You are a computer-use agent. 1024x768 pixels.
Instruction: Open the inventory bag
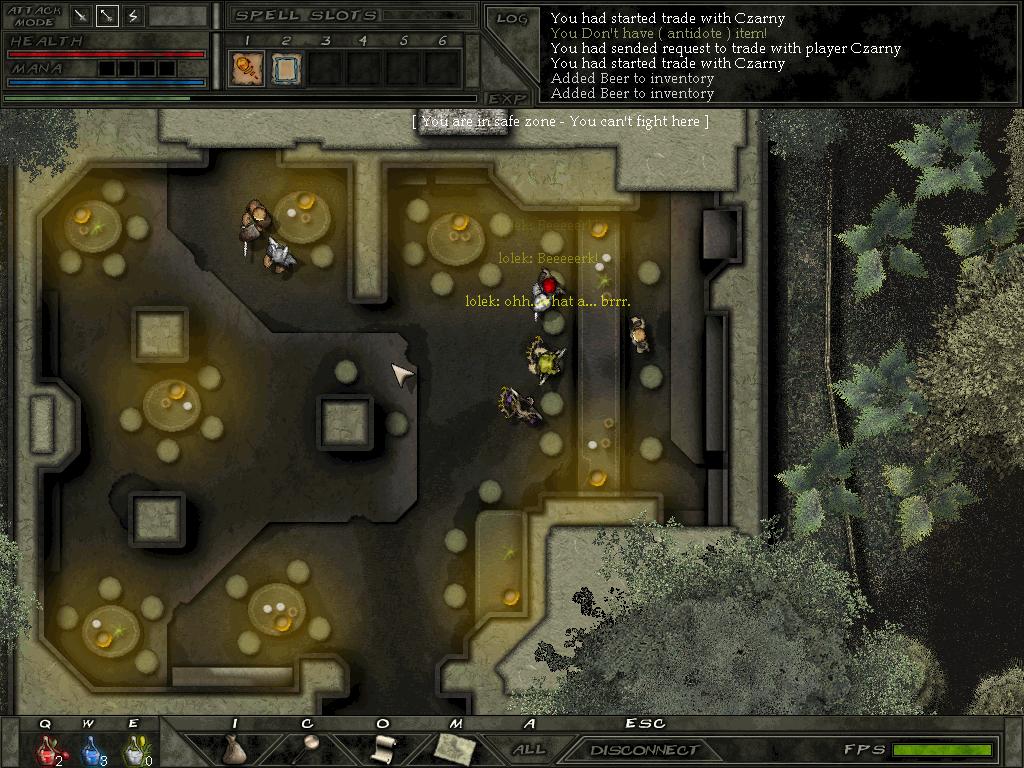[234, 748]
